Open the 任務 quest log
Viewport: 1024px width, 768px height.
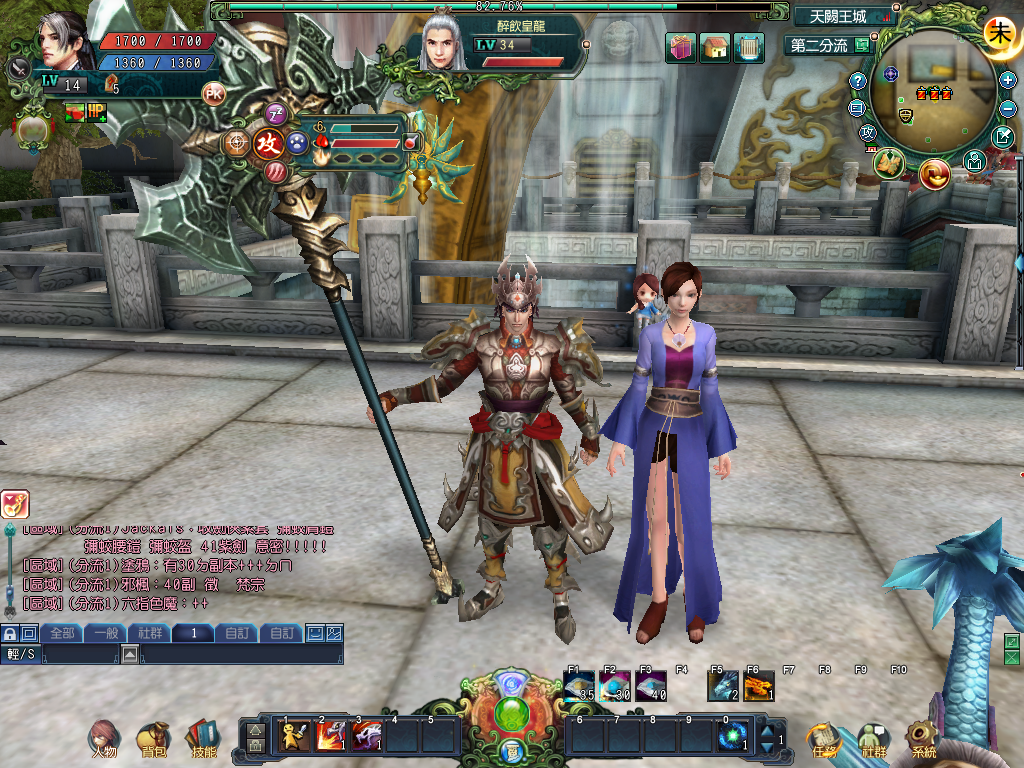(826, 739)
